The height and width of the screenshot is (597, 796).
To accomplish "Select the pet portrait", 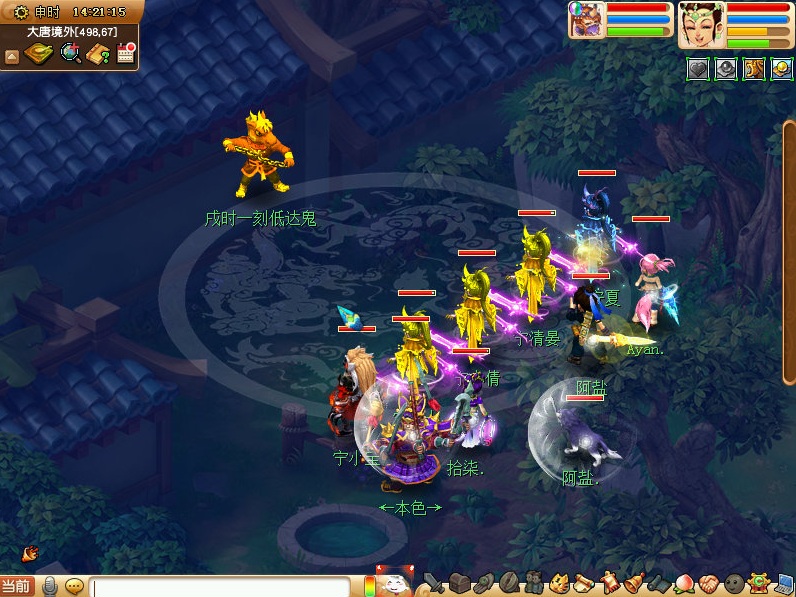I will click(x=582, y=20).
